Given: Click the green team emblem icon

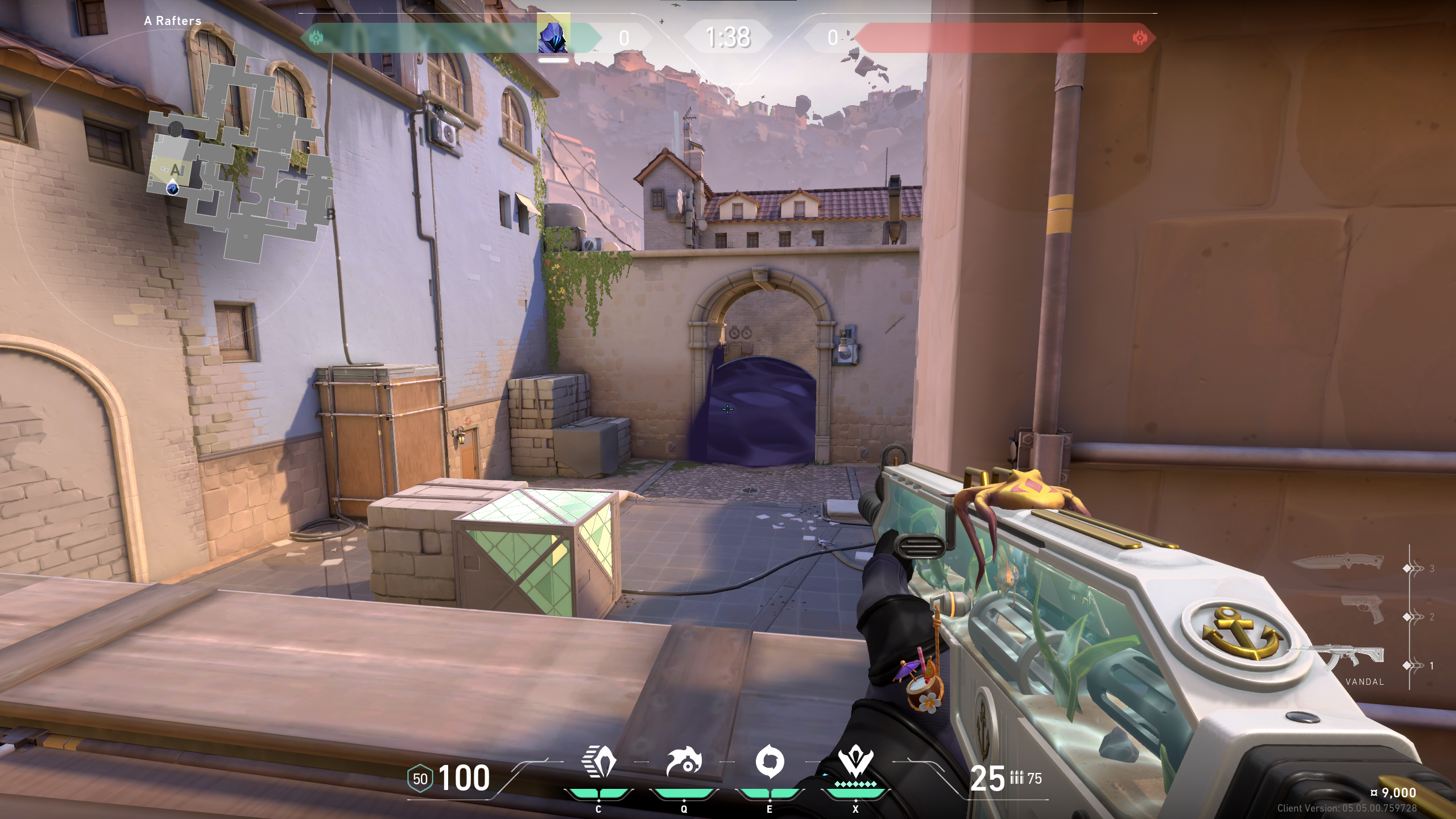Looking at the screenshot, I should [316, 38].
